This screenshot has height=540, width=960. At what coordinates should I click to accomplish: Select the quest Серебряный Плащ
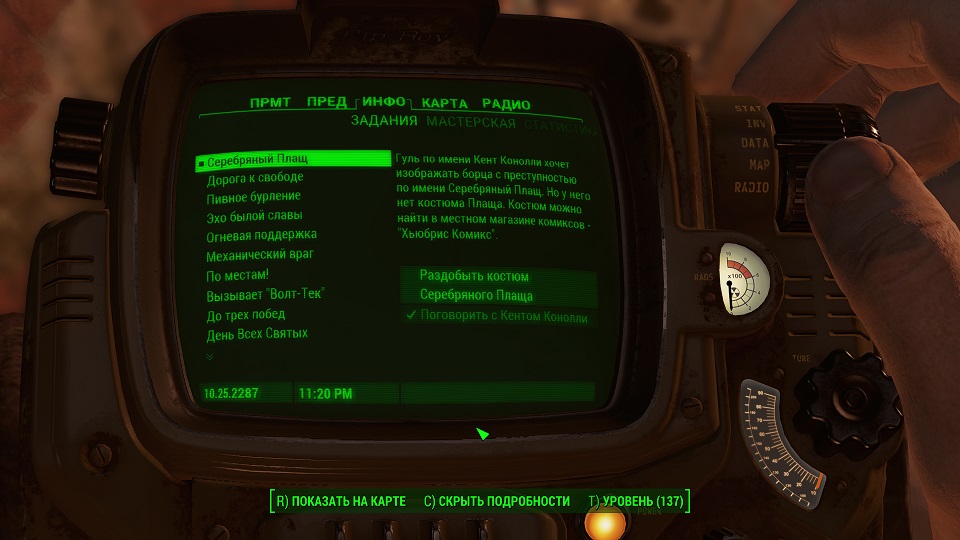pos(258,159)
